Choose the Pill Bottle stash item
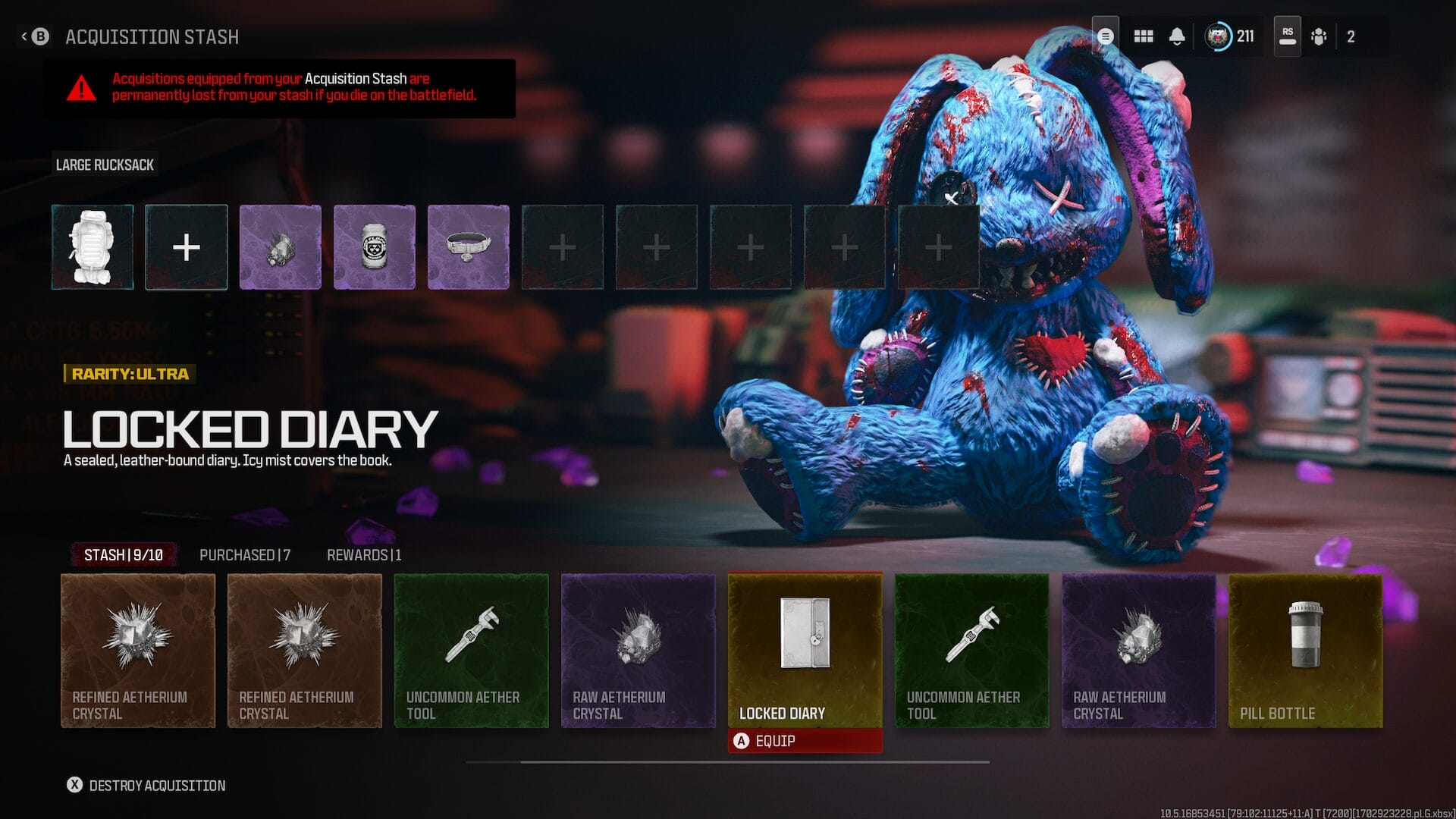The height and width of the screenshot is (819, 1456). tap(1305, 650)
